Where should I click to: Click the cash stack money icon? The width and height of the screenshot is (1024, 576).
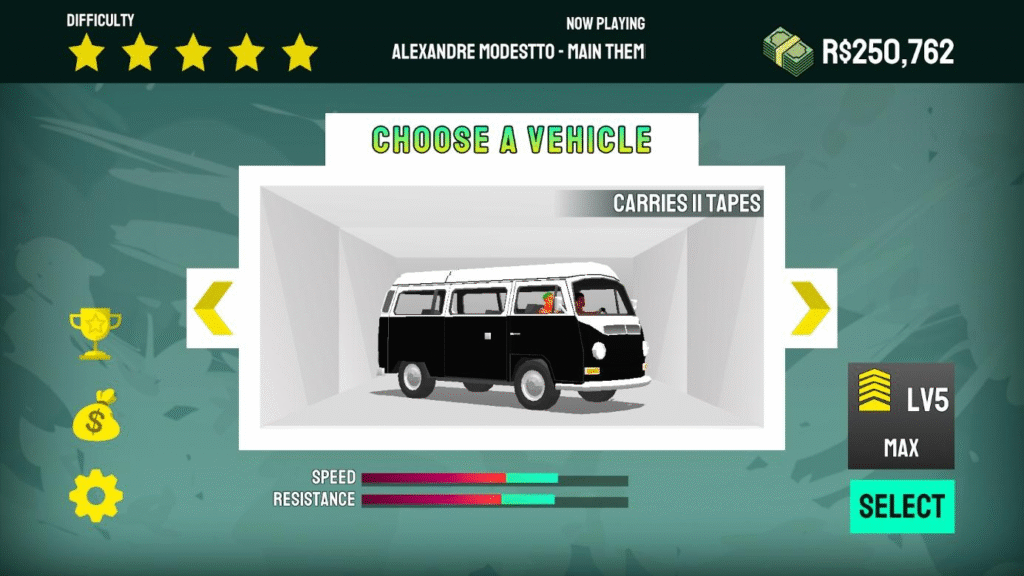point(788,49)
